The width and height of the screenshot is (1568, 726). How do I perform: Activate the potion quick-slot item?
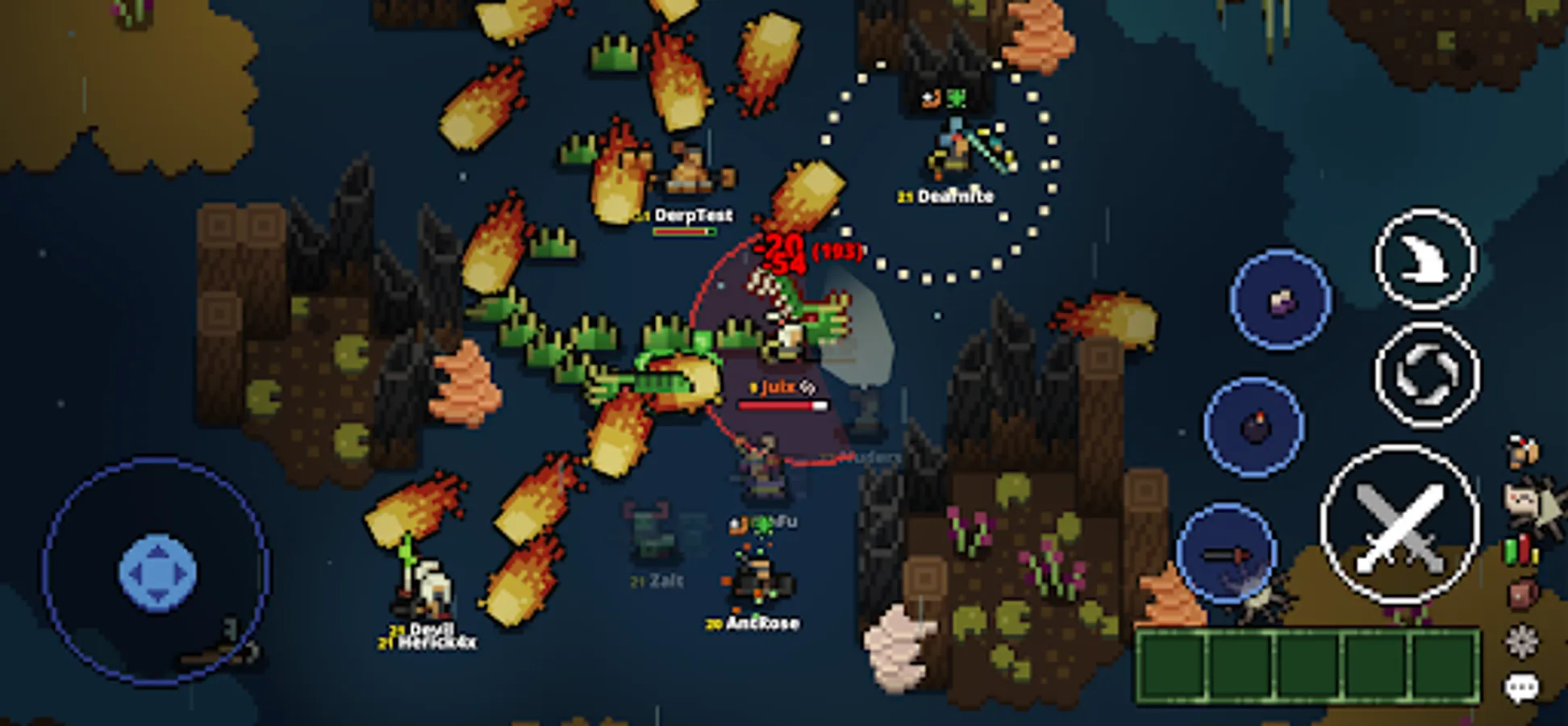pyautogui.click(x=1281, y=300)
